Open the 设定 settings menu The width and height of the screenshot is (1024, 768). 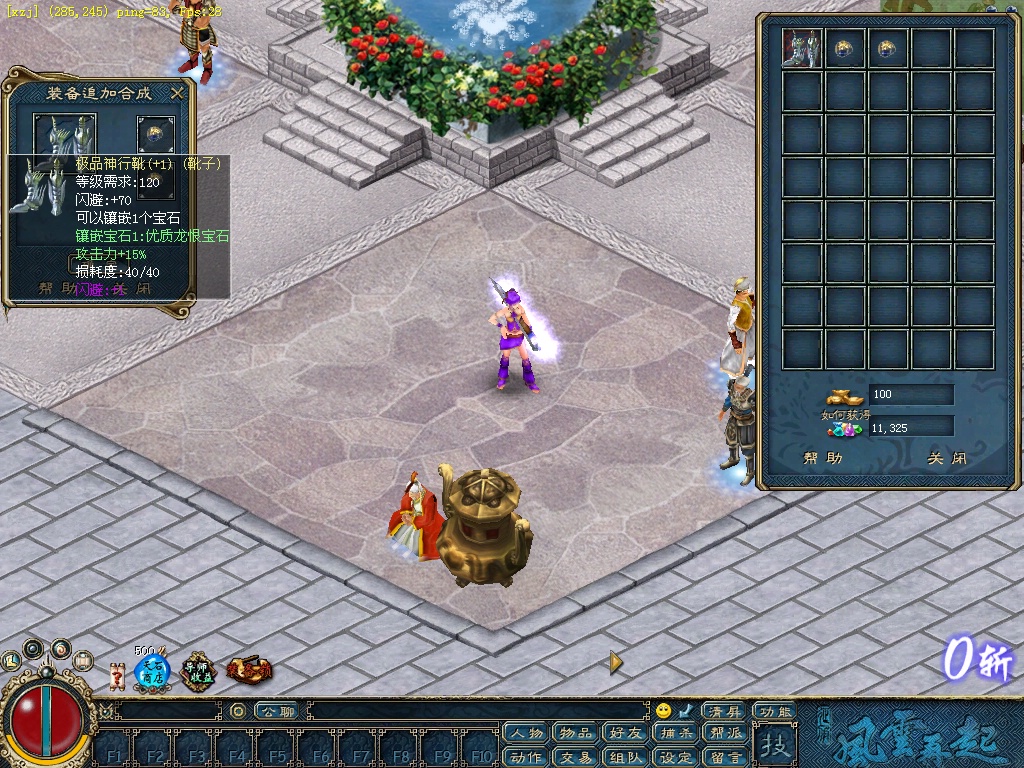point(676,757)
